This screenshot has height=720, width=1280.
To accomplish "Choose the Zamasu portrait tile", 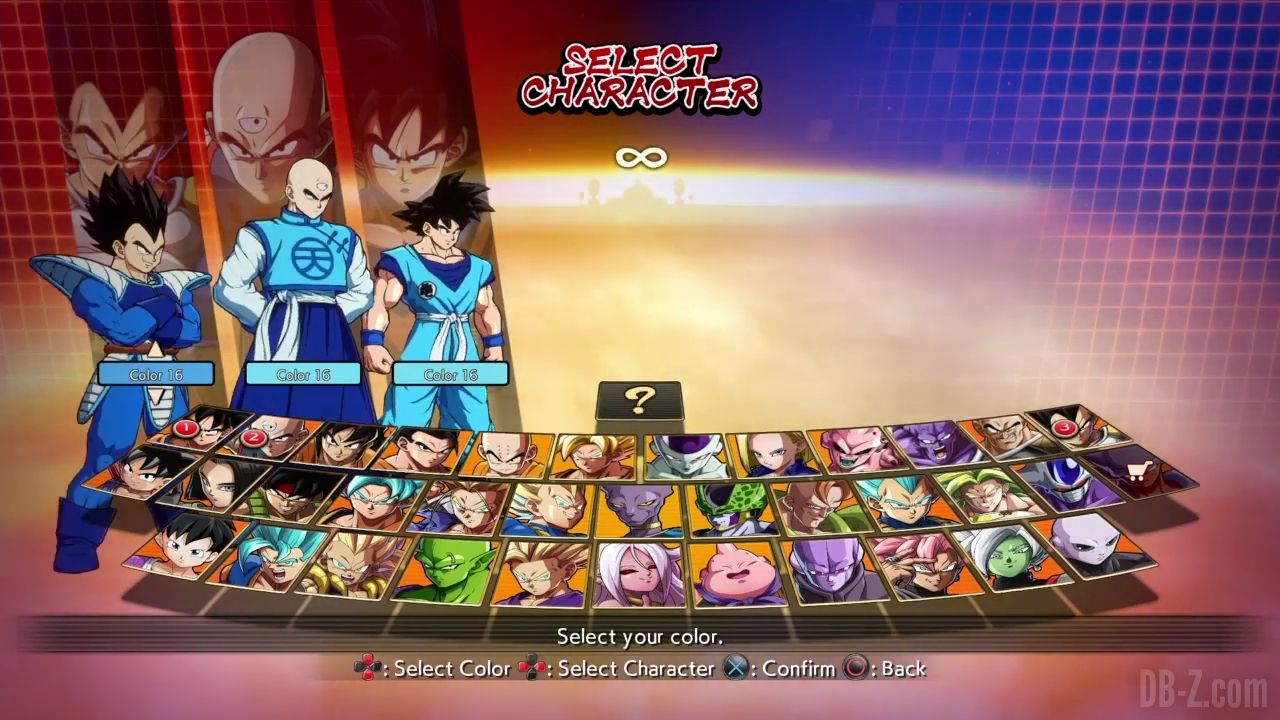I will point(1006,558).
